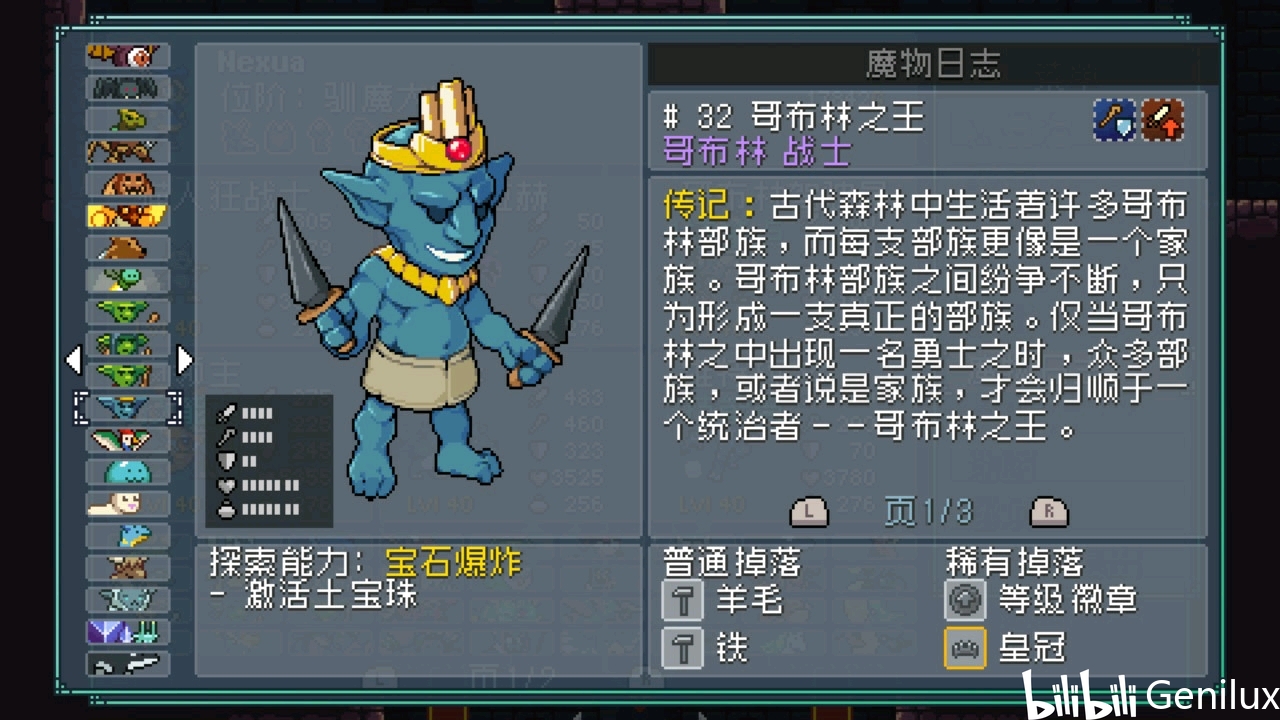Click the right white arrow beside monster list

(x=184, y=360)
